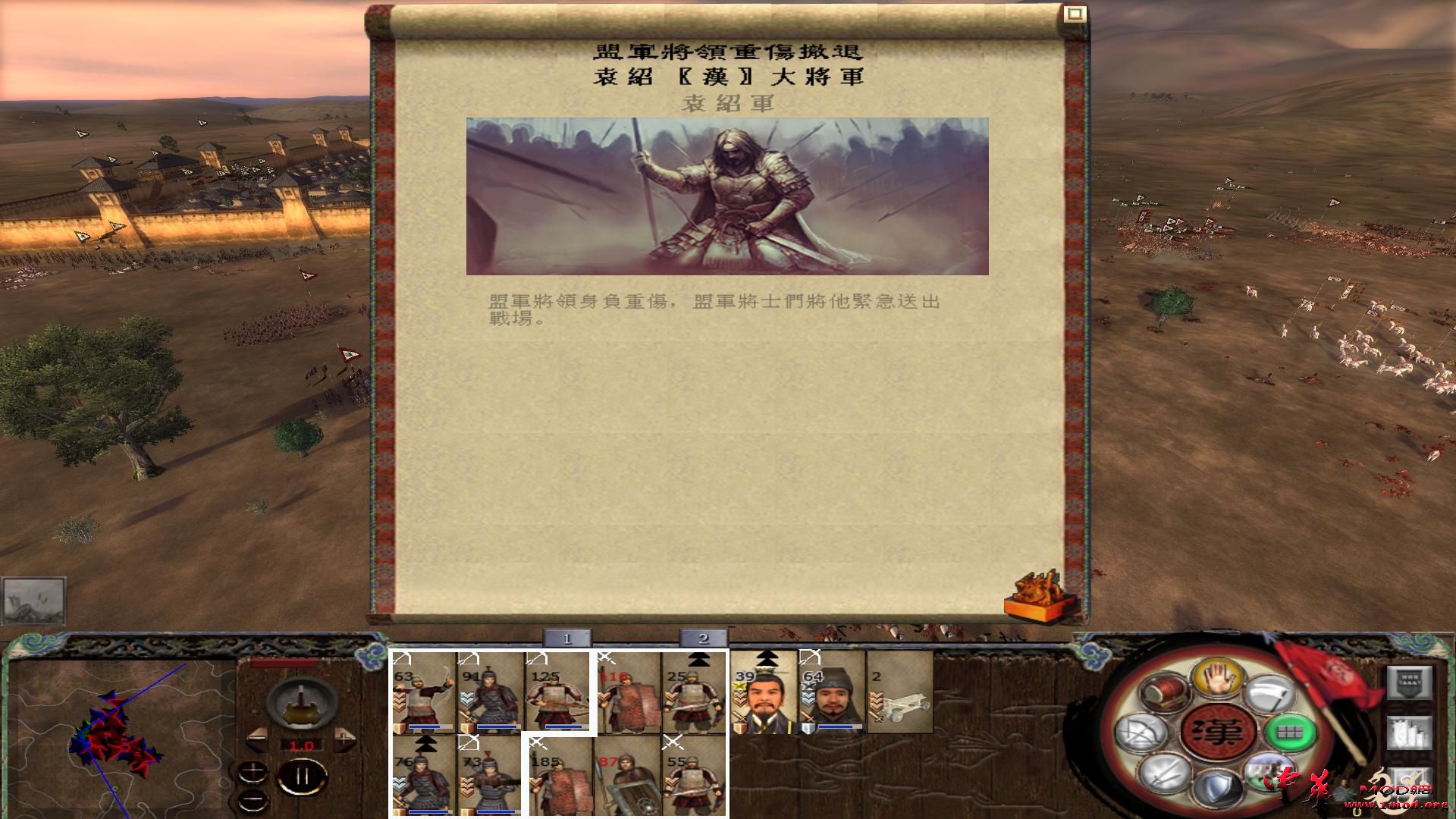Click the red morale bar above speed dial
Viewport: 1456px width, 819px height.
tap(283, 662)
